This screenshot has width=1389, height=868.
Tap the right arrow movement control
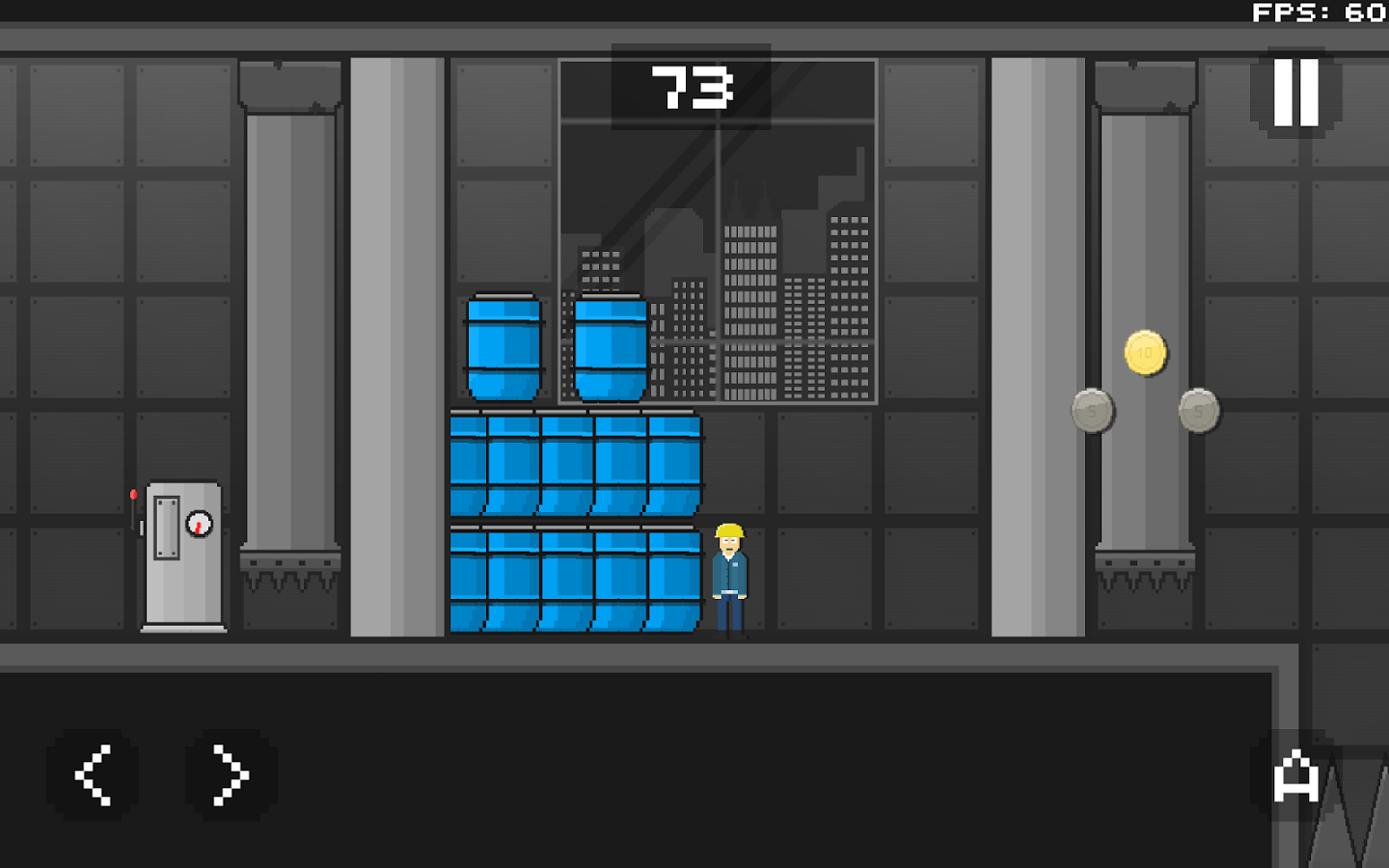point(226,775)
